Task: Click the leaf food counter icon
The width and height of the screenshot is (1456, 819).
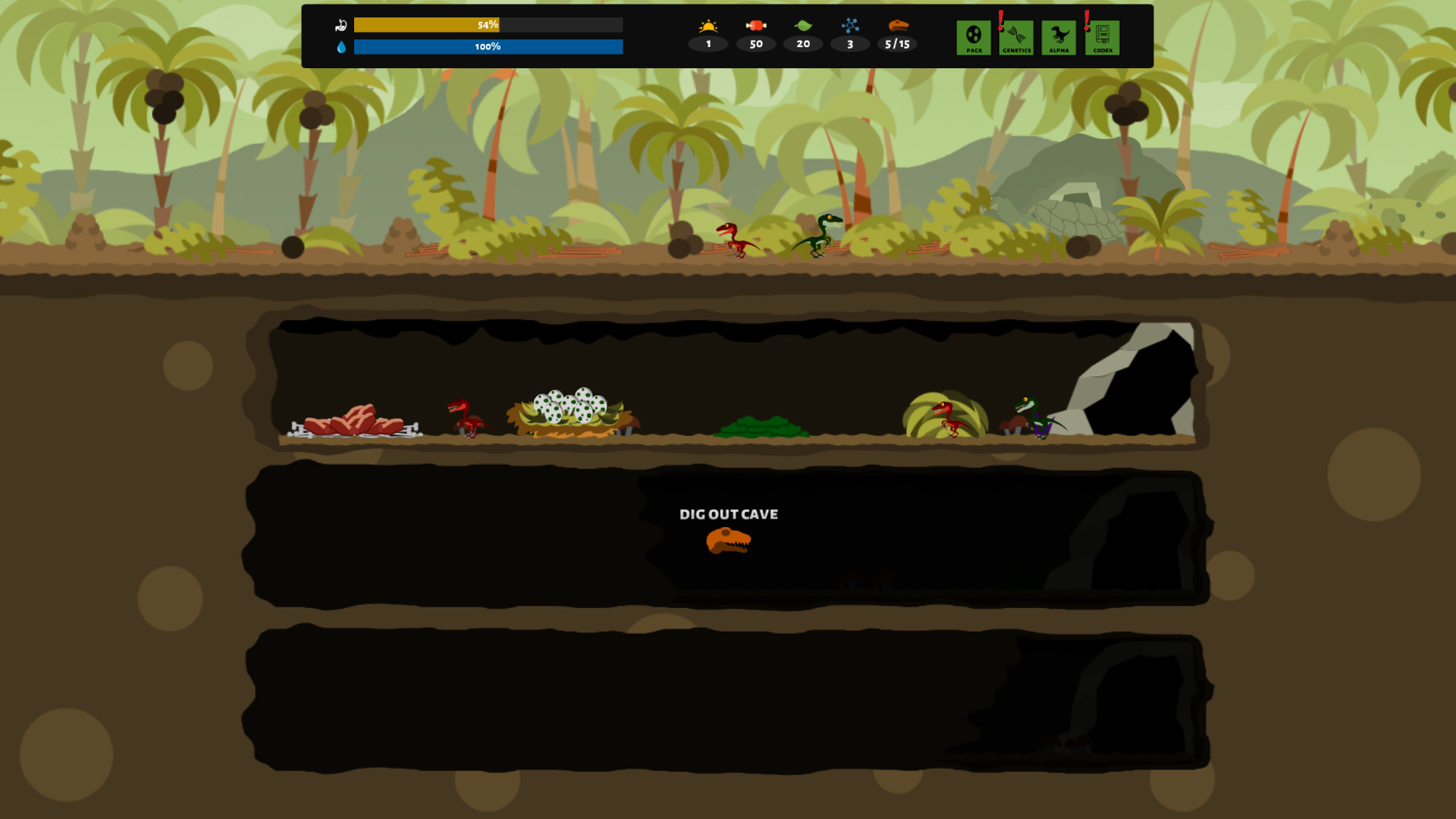Action: coord(803,24)
